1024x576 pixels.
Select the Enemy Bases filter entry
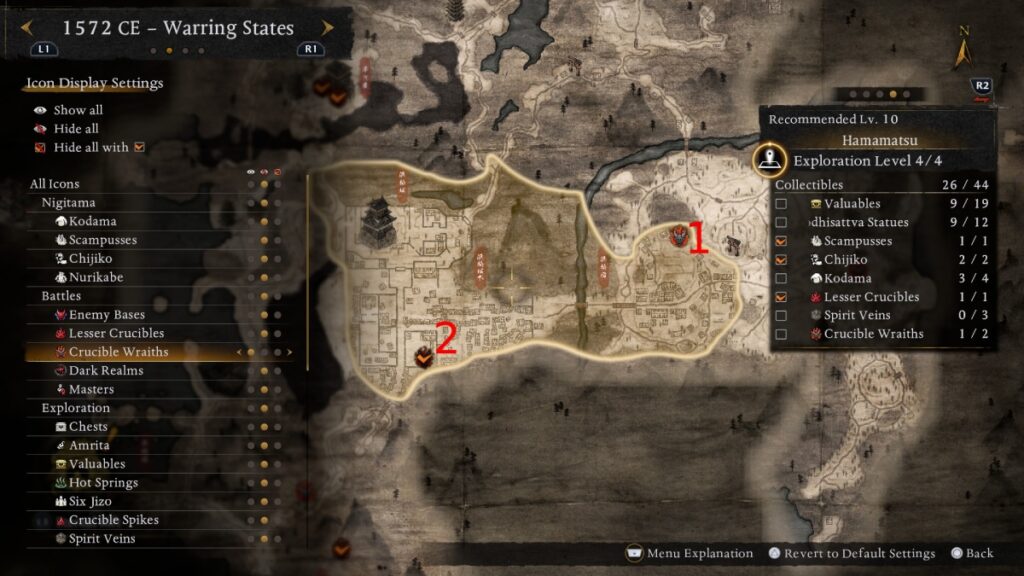pyautogui.click(x=106, y=315)
